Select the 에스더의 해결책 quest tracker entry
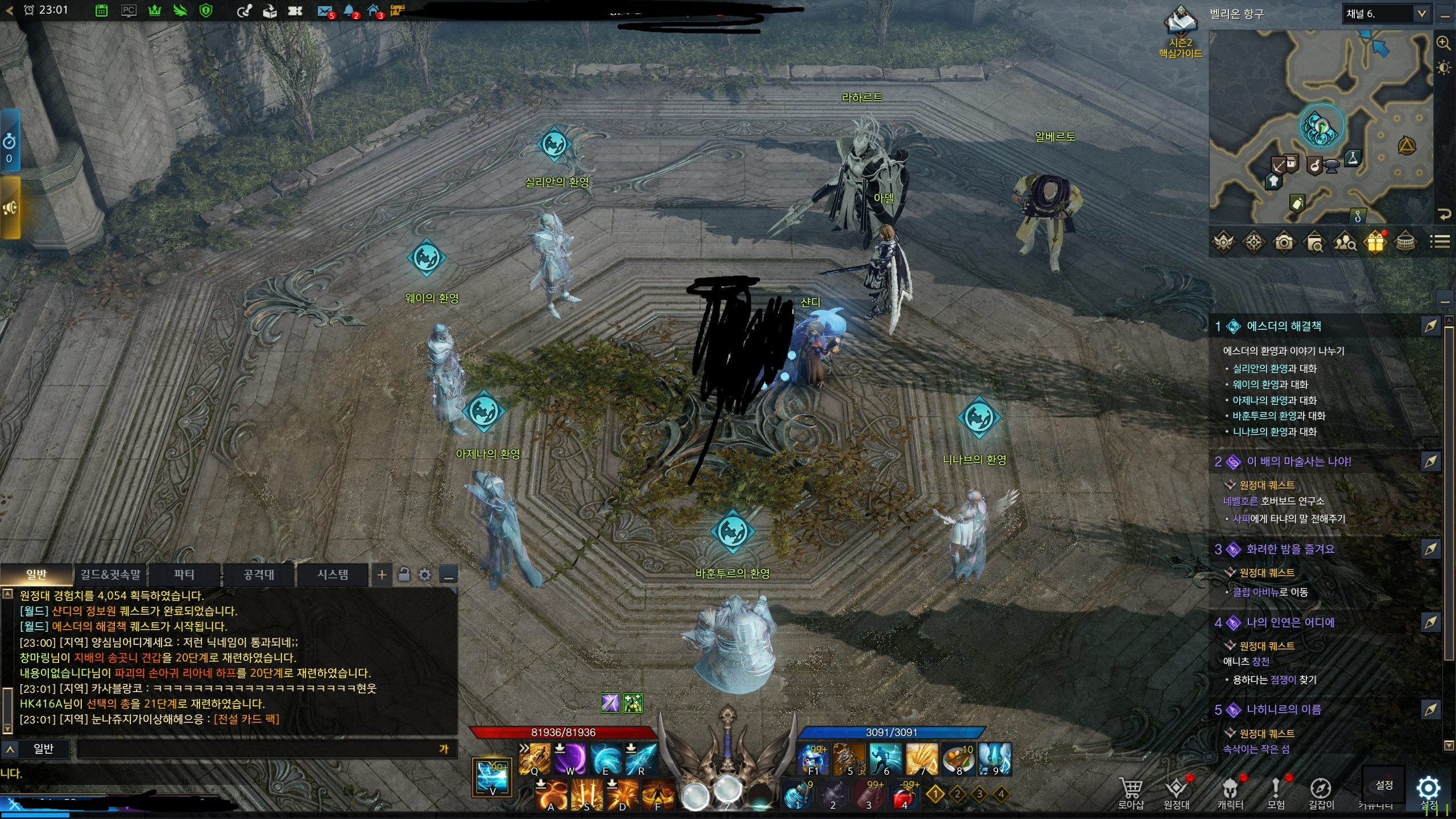 click(1284, 326)
